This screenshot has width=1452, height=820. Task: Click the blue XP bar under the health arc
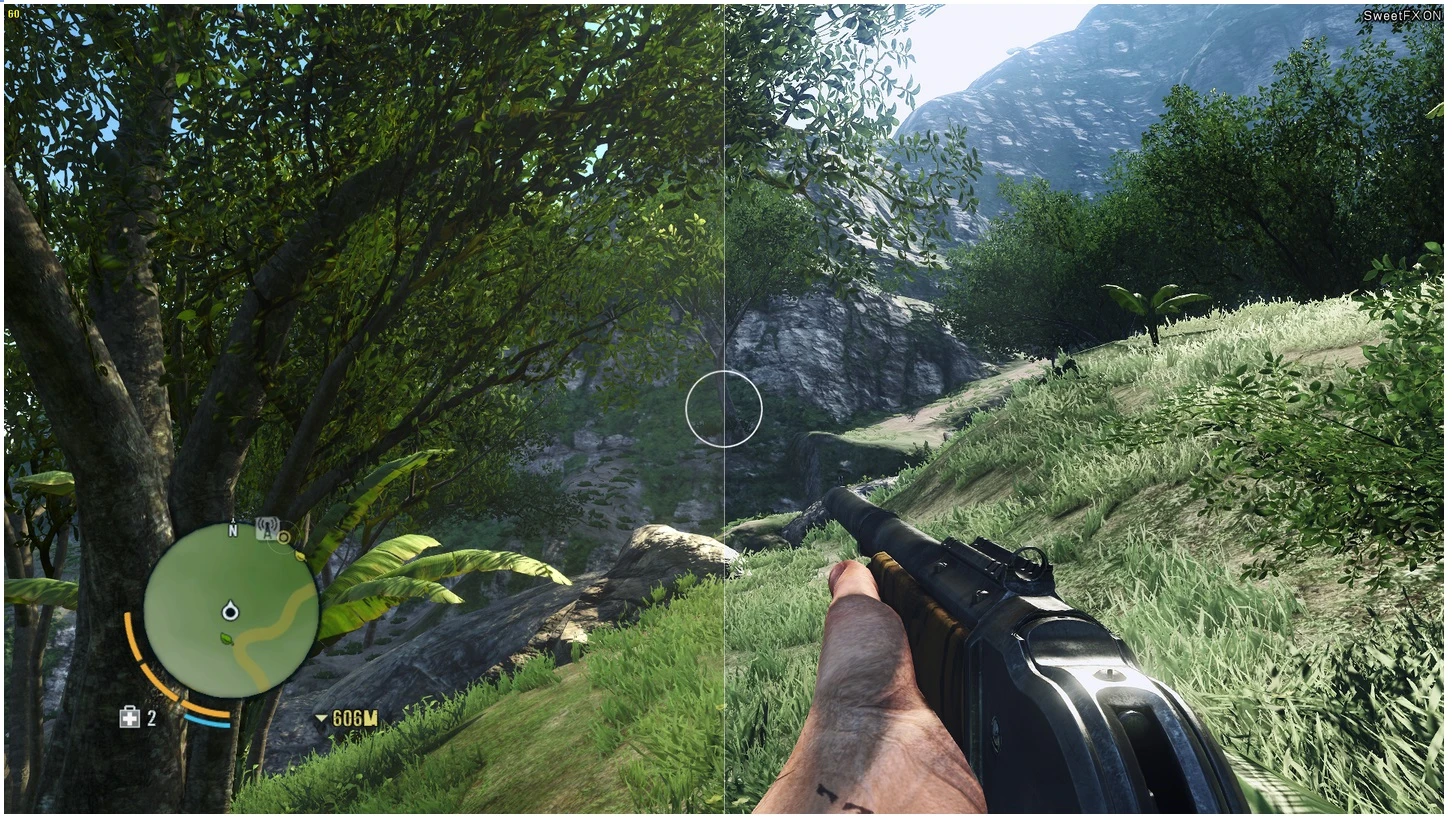(x=207, y=723)
